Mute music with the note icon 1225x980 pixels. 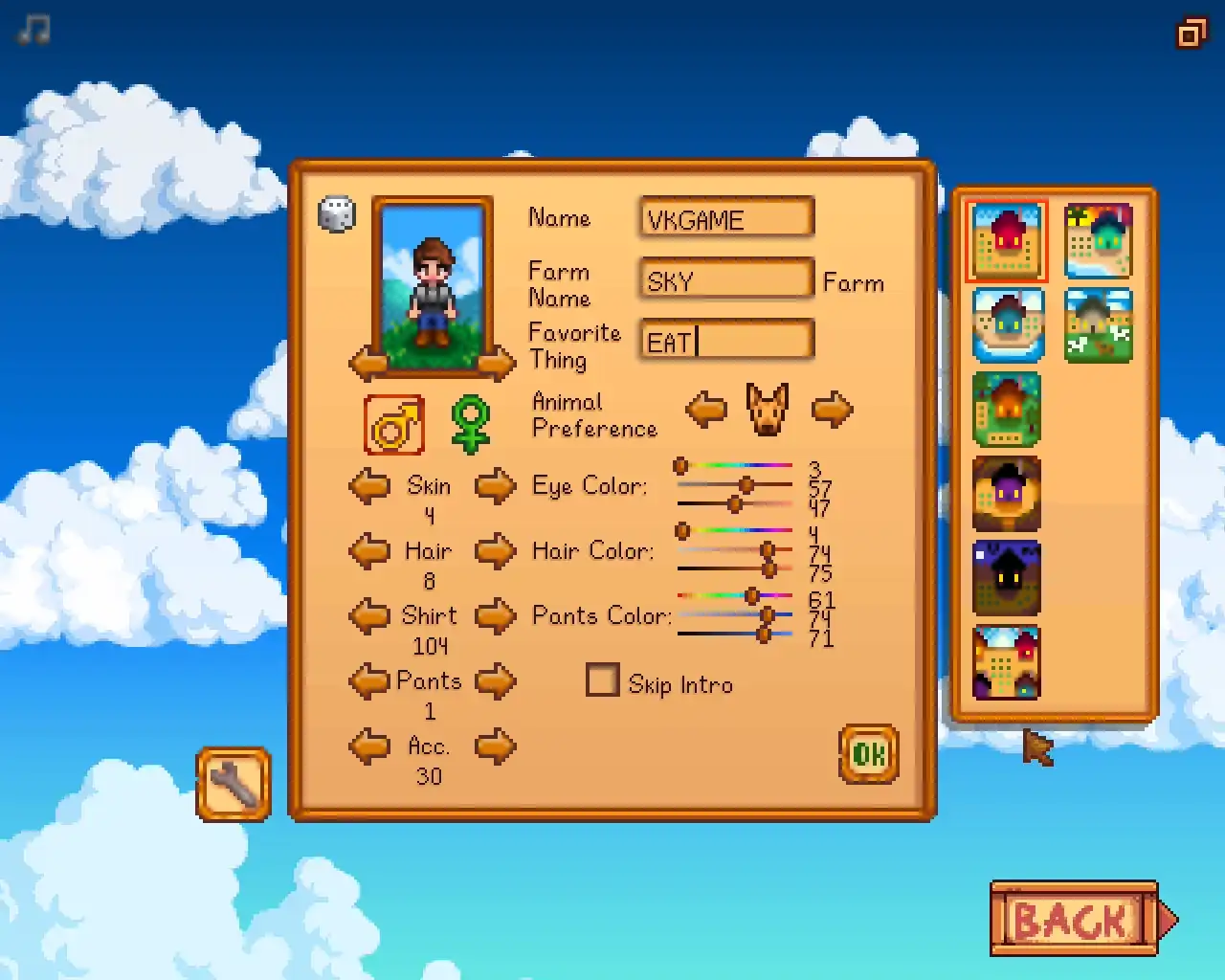point(33,30)
